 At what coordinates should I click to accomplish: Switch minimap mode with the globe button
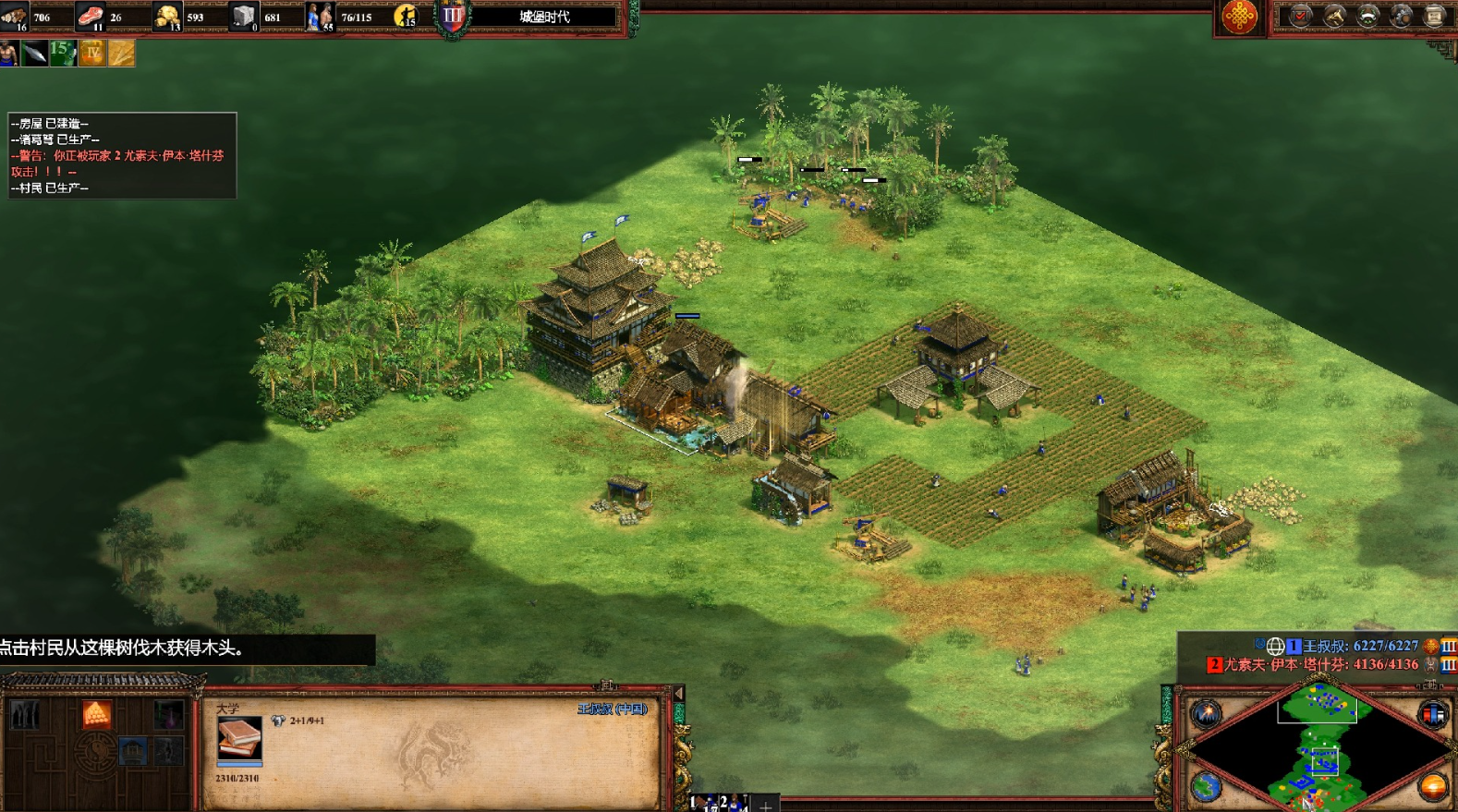click(x=1206, y=786)
